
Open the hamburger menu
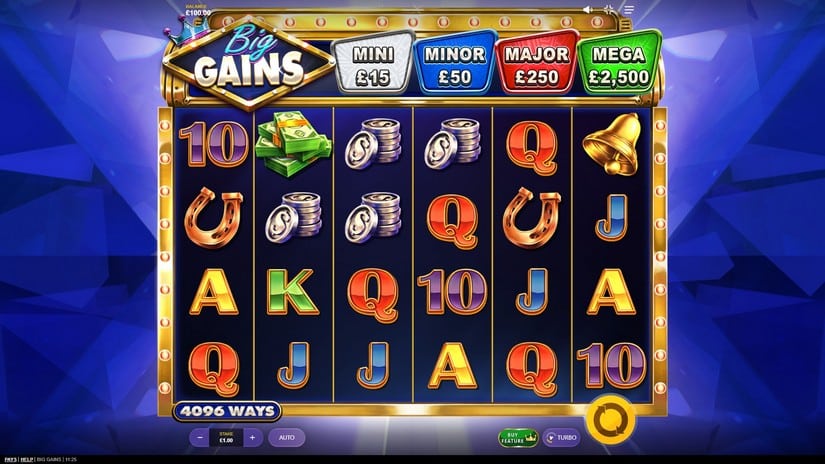(x=629, y=10)
